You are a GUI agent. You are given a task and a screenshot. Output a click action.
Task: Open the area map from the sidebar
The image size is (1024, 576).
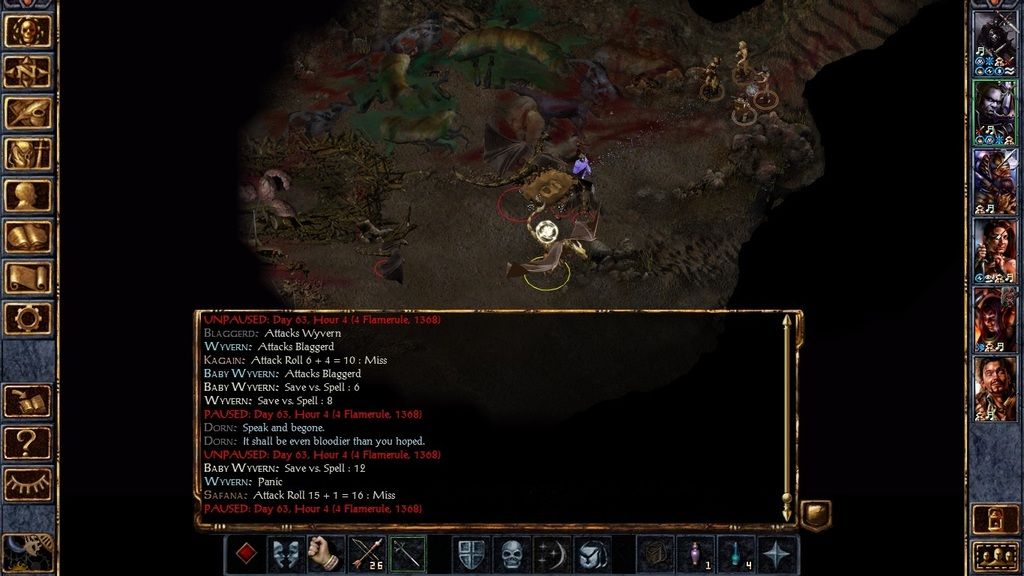click(x=28, y=71)
